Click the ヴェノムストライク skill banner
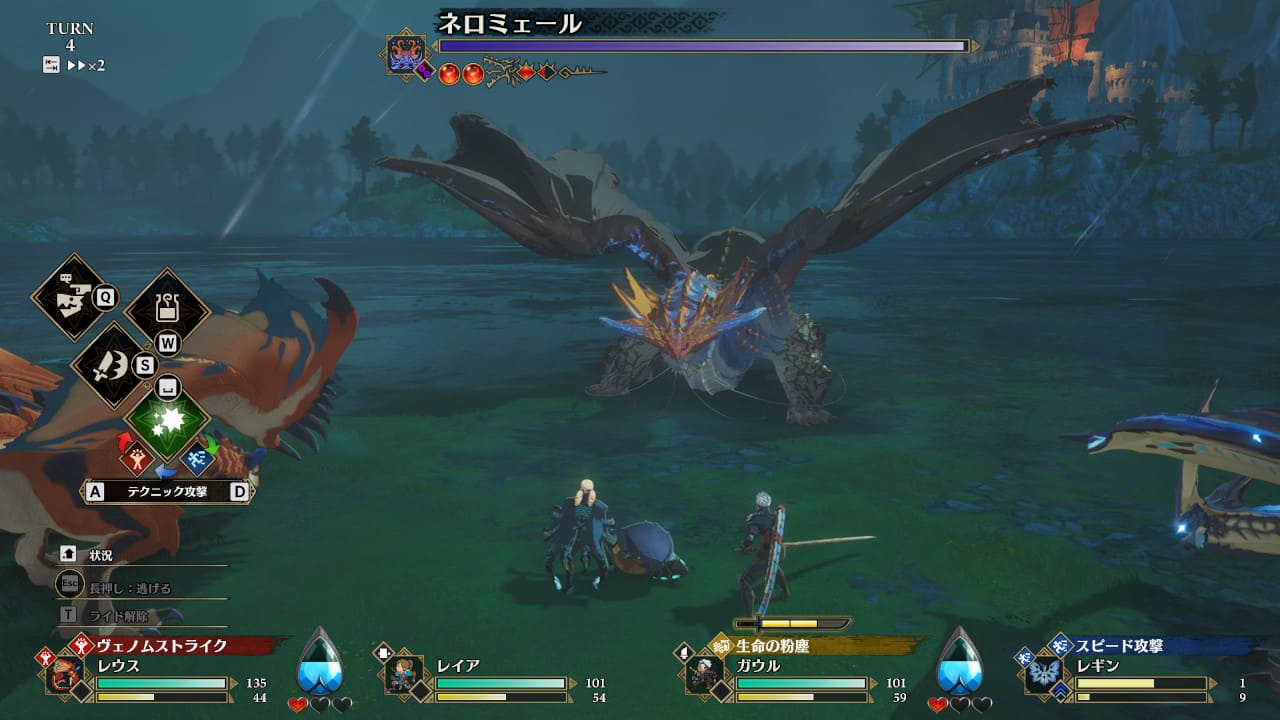The width and height of the screenshot is (1280, 720). tap(162, 646)
